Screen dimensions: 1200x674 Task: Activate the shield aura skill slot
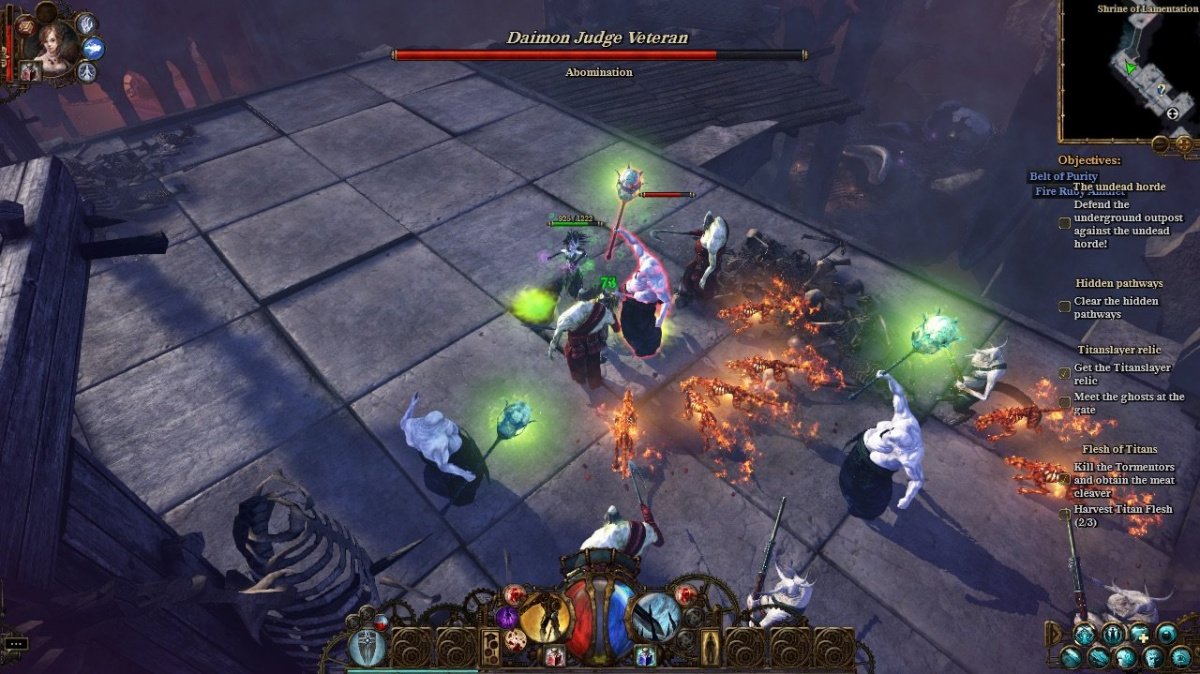(367, 648)
